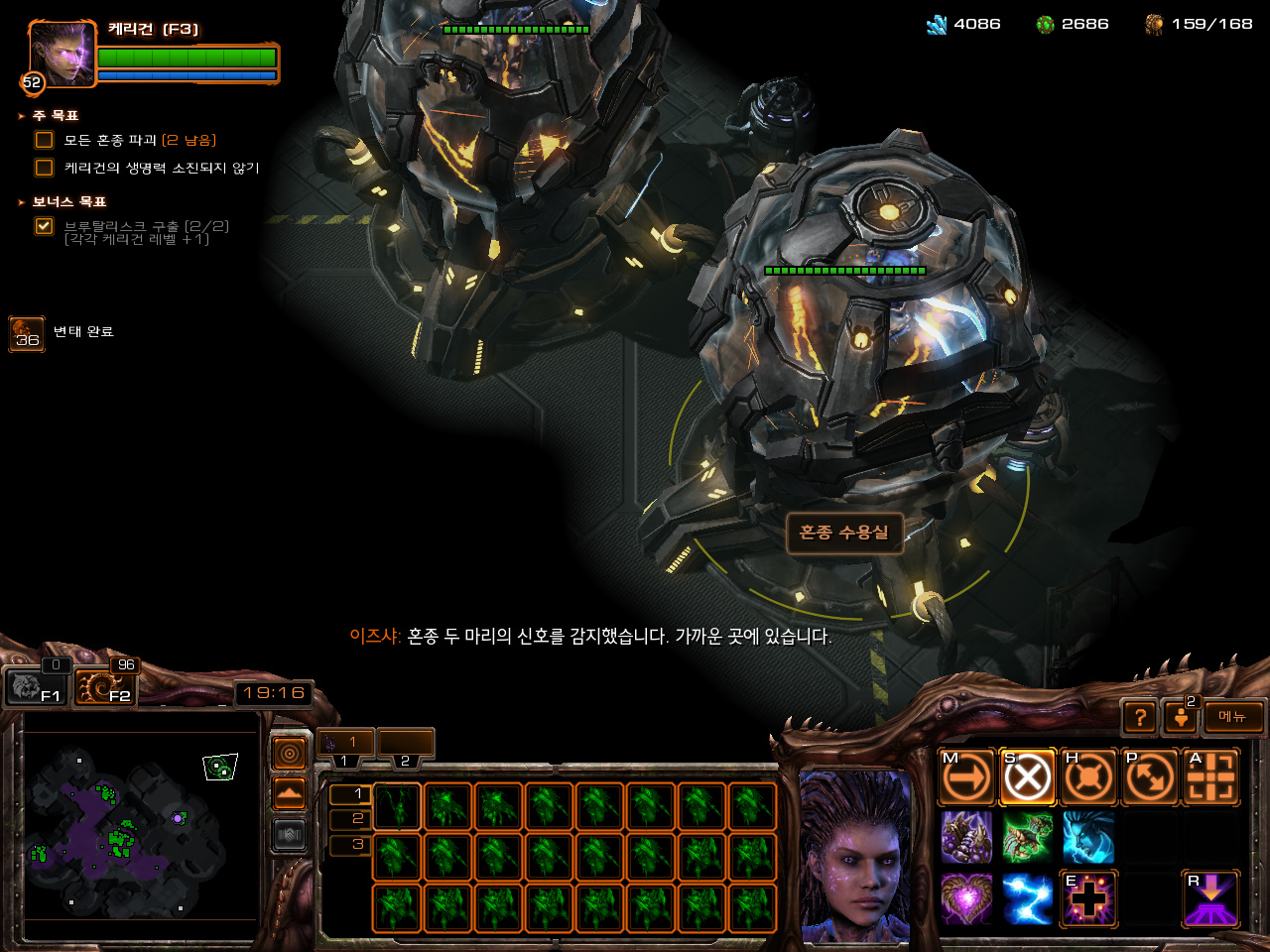The image size is (1270, 952).
Task: Select all army units with F2 button
Action: point(105,686)
